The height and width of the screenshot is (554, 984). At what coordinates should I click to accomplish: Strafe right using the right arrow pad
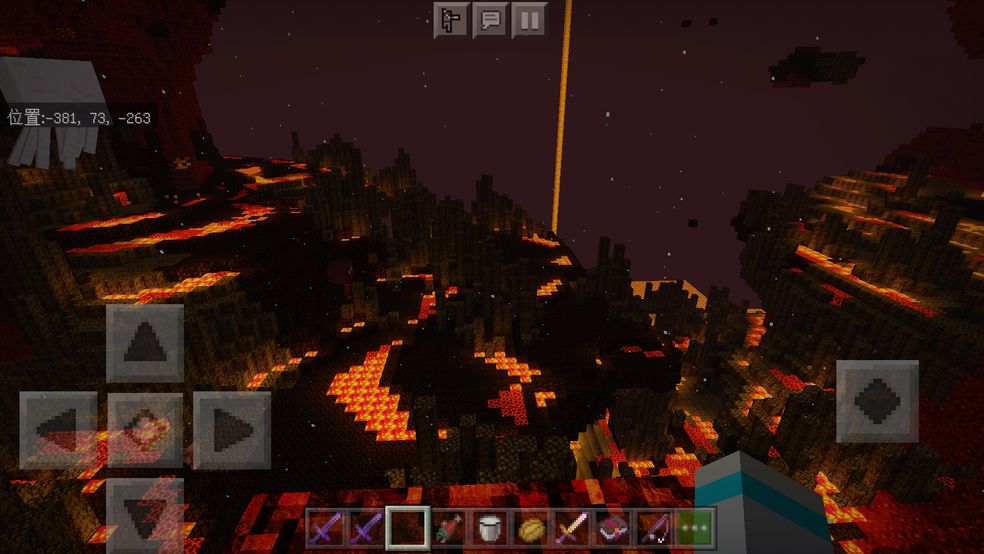point(232,430)
